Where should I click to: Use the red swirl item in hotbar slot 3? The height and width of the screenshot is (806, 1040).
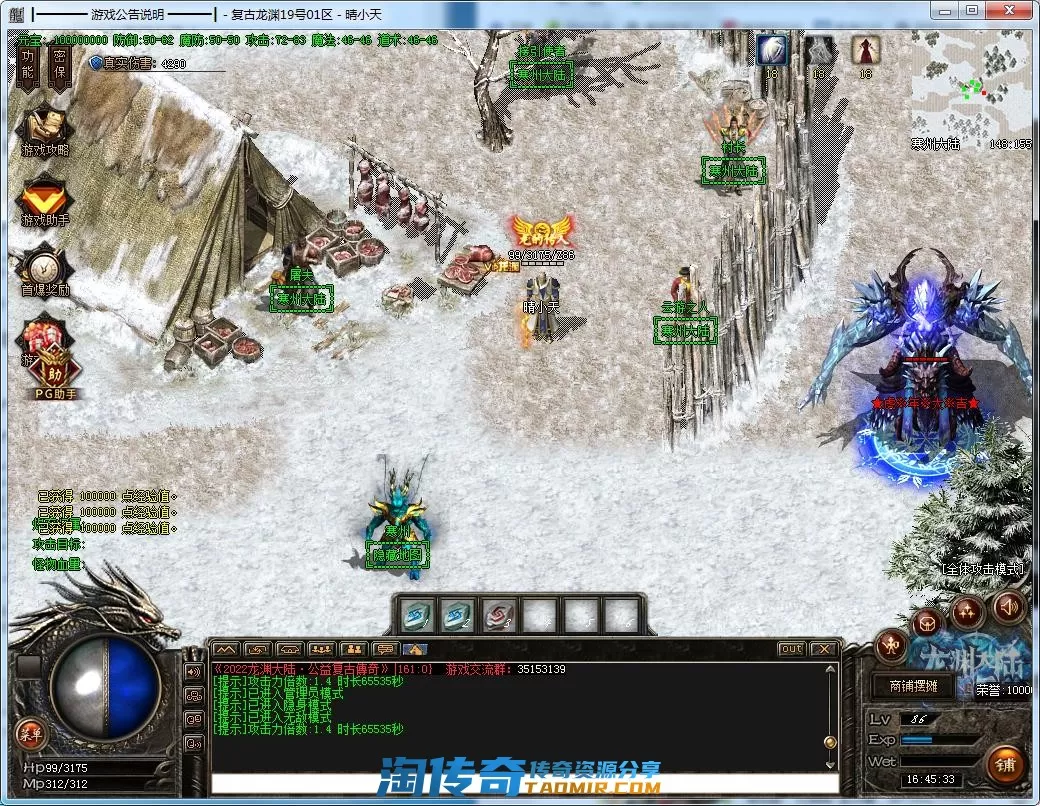click(x=499, y=615)
